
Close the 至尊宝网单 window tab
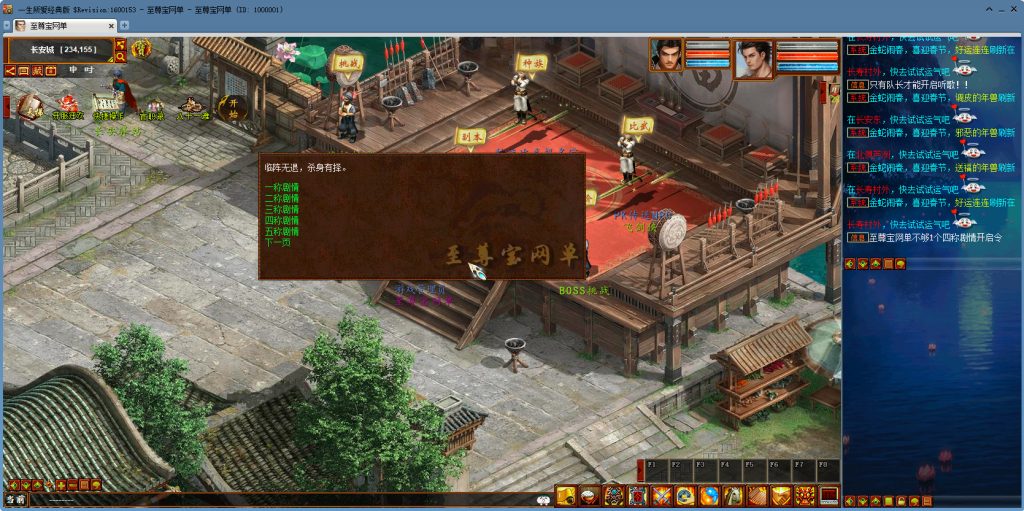point(110,25)
